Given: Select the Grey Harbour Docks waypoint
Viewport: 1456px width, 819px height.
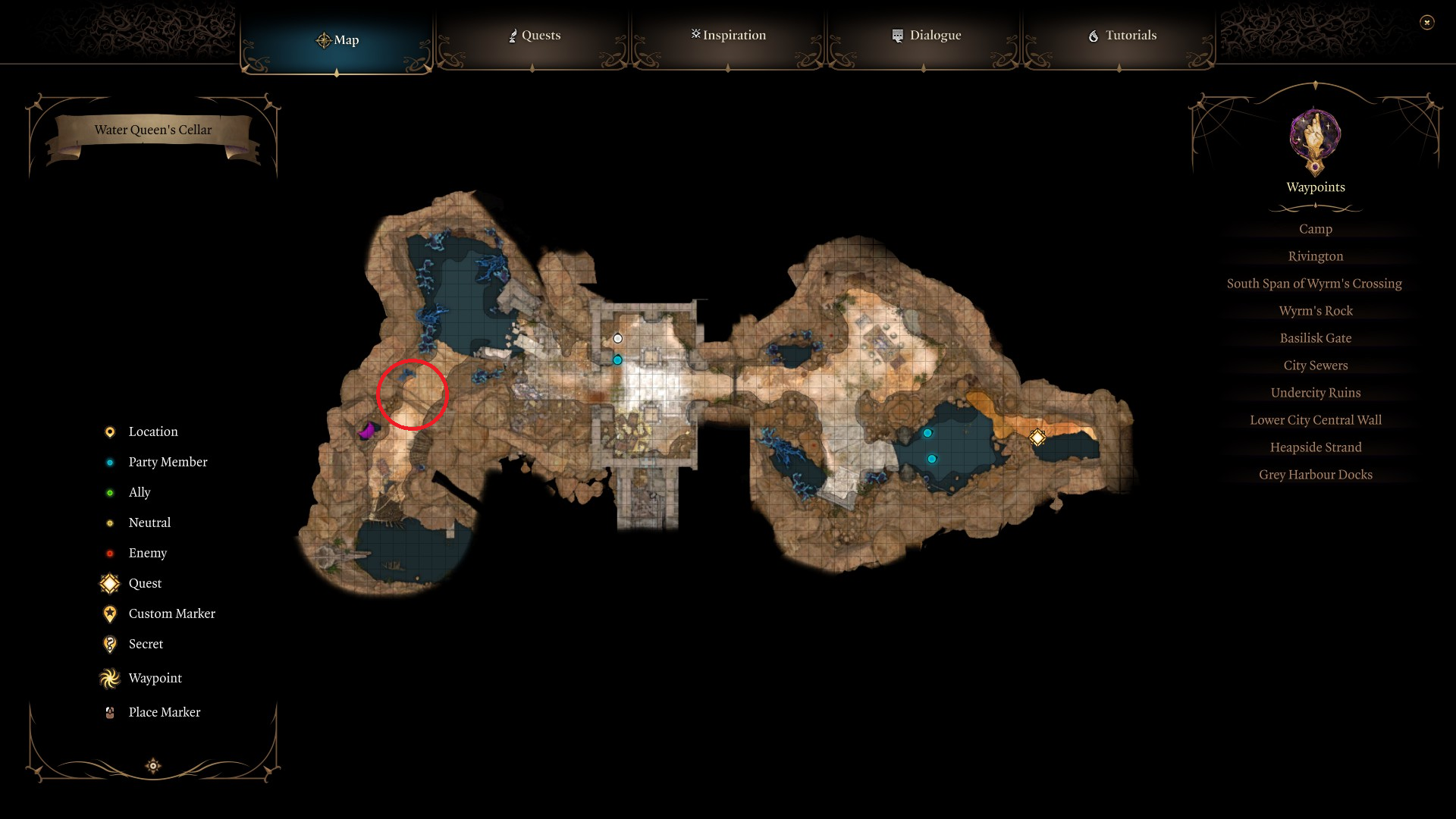Looking at the screenshot, I should coord(1315,474).
